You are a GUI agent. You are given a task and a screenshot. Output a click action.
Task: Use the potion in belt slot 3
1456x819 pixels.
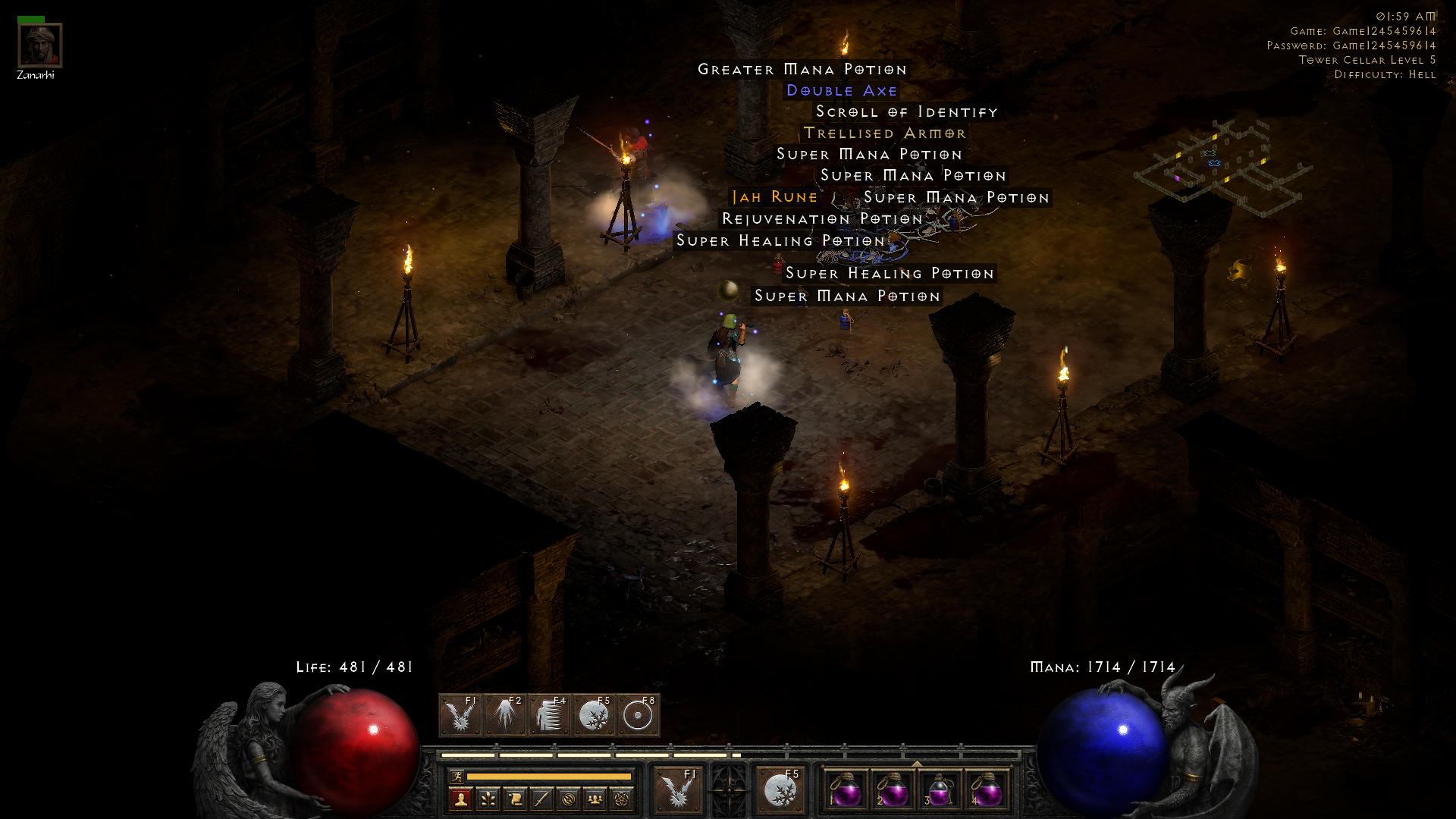click(939, 791)
